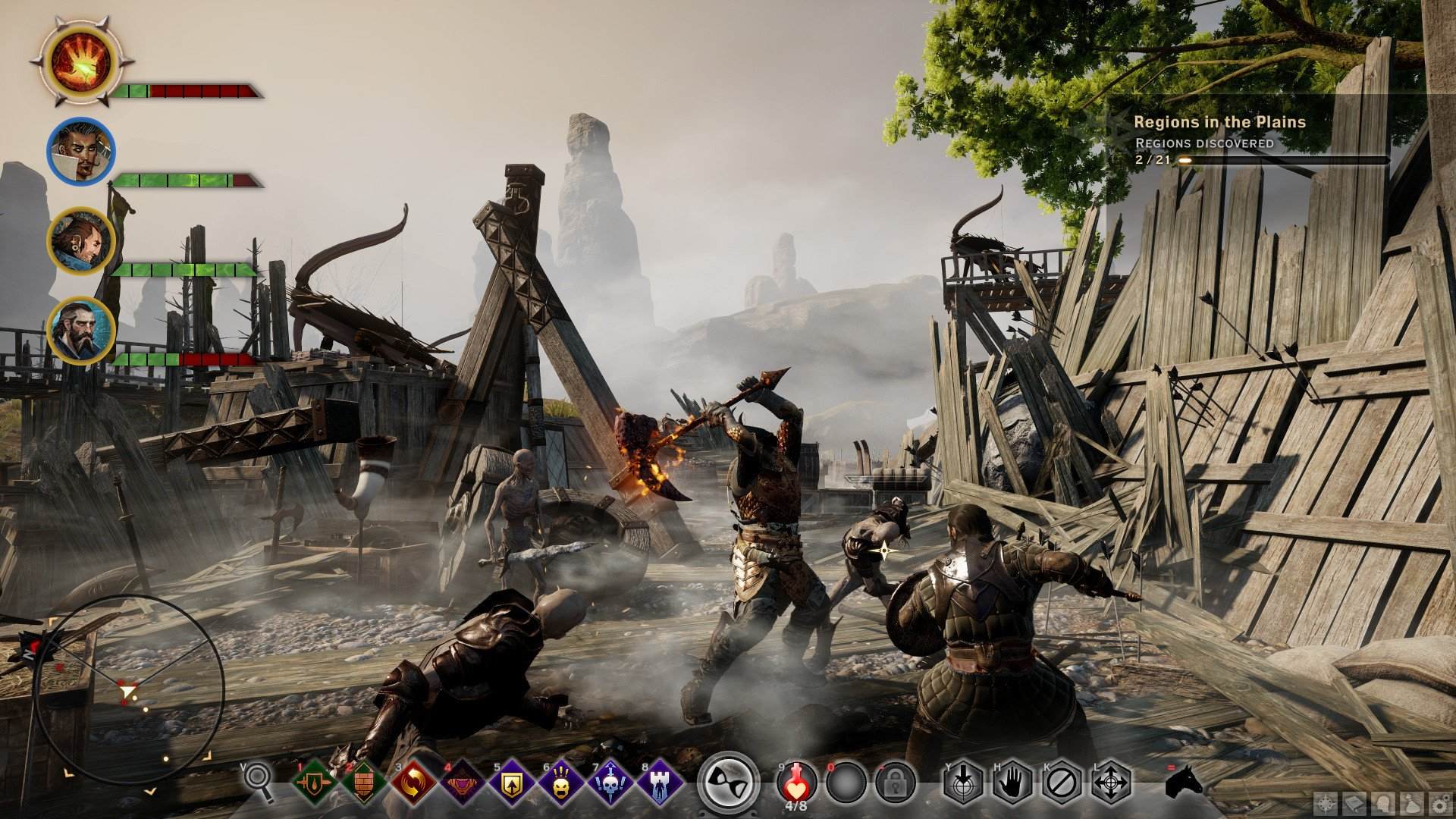Use the weapon ability in slot 1
Image resolution: width=1456 pixels, height=819 pixels.
click(x=315, y=781)
